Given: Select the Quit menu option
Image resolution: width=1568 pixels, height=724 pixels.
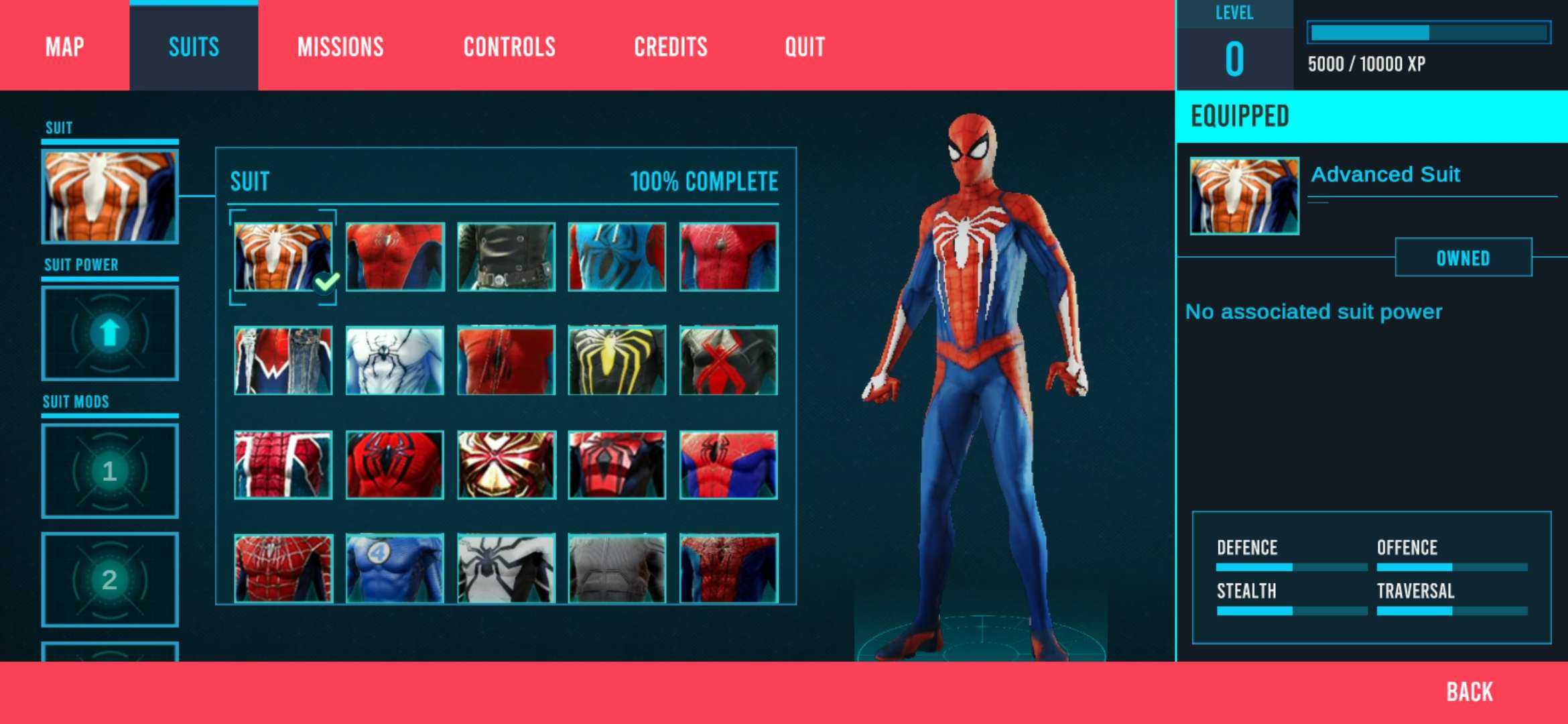Looking at the screenshot, I should pos(805,47).
